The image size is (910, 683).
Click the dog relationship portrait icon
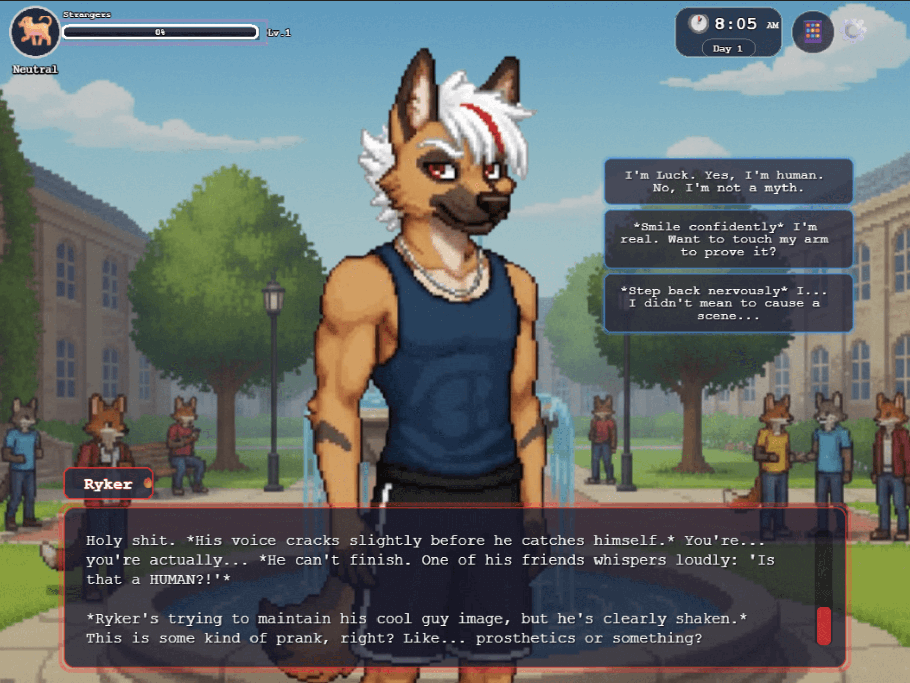35,32
